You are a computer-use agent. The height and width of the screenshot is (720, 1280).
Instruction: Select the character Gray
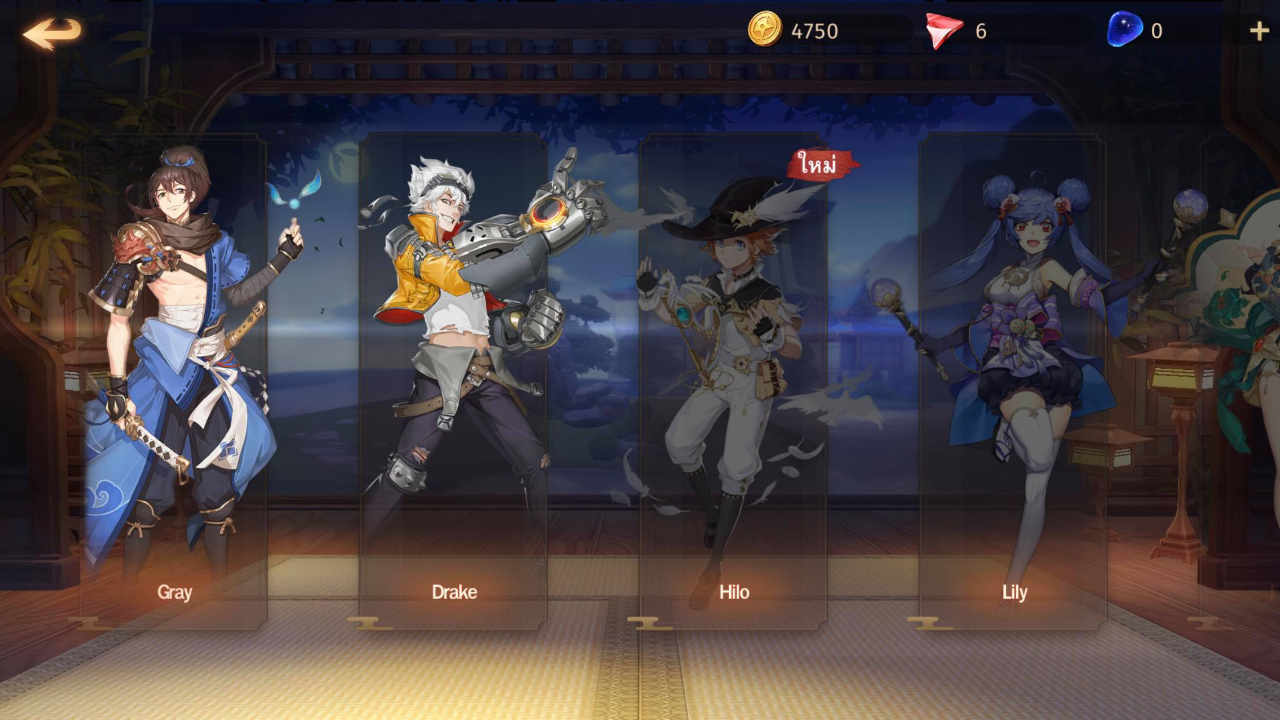(x=176, y=360)
